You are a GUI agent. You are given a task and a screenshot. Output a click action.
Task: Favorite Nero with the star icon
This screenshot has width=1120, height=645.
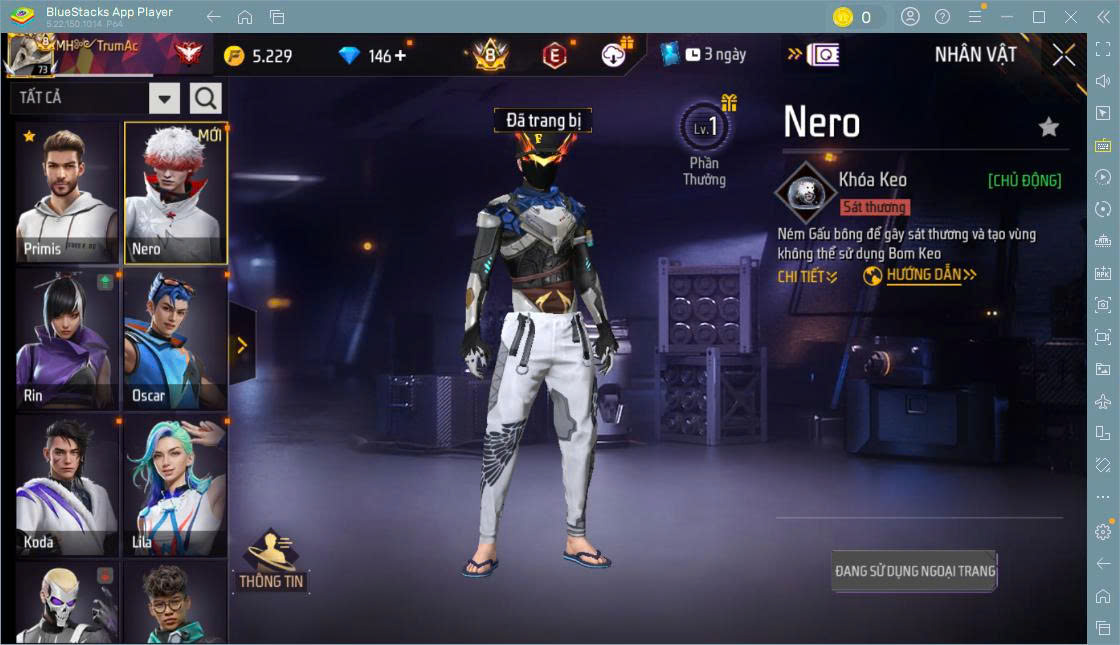coord(1048,127)
